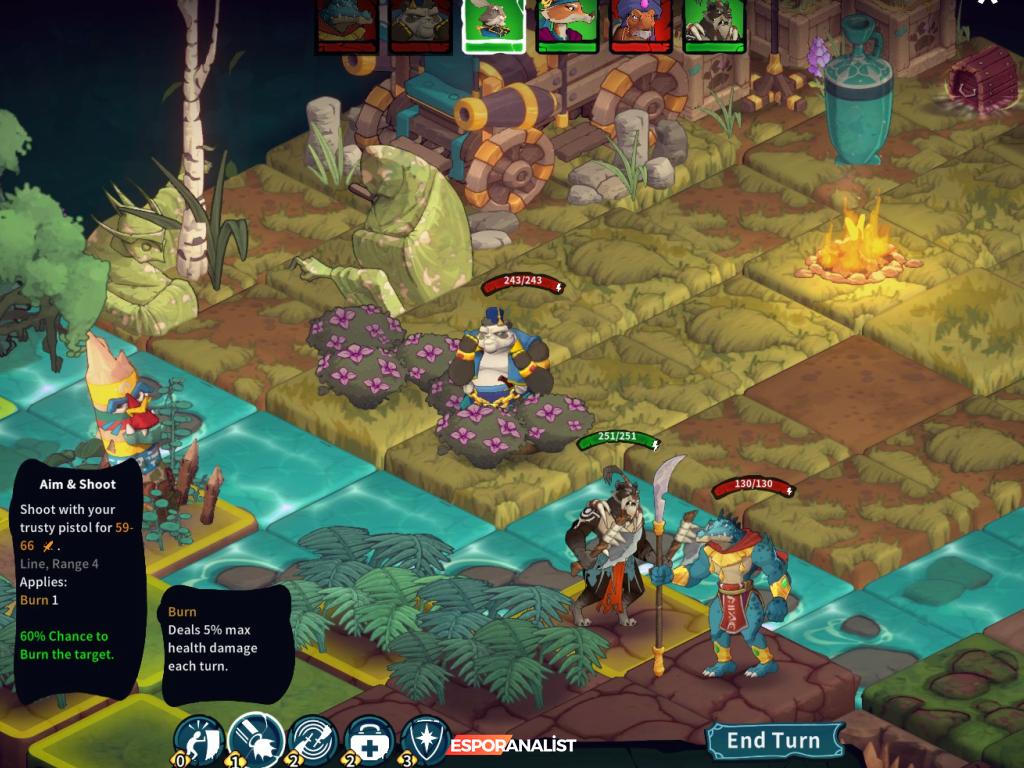Image resolution: width=1024 pixels, height=768 pixels.
Task: End the current turn
Action: point(772,741)
